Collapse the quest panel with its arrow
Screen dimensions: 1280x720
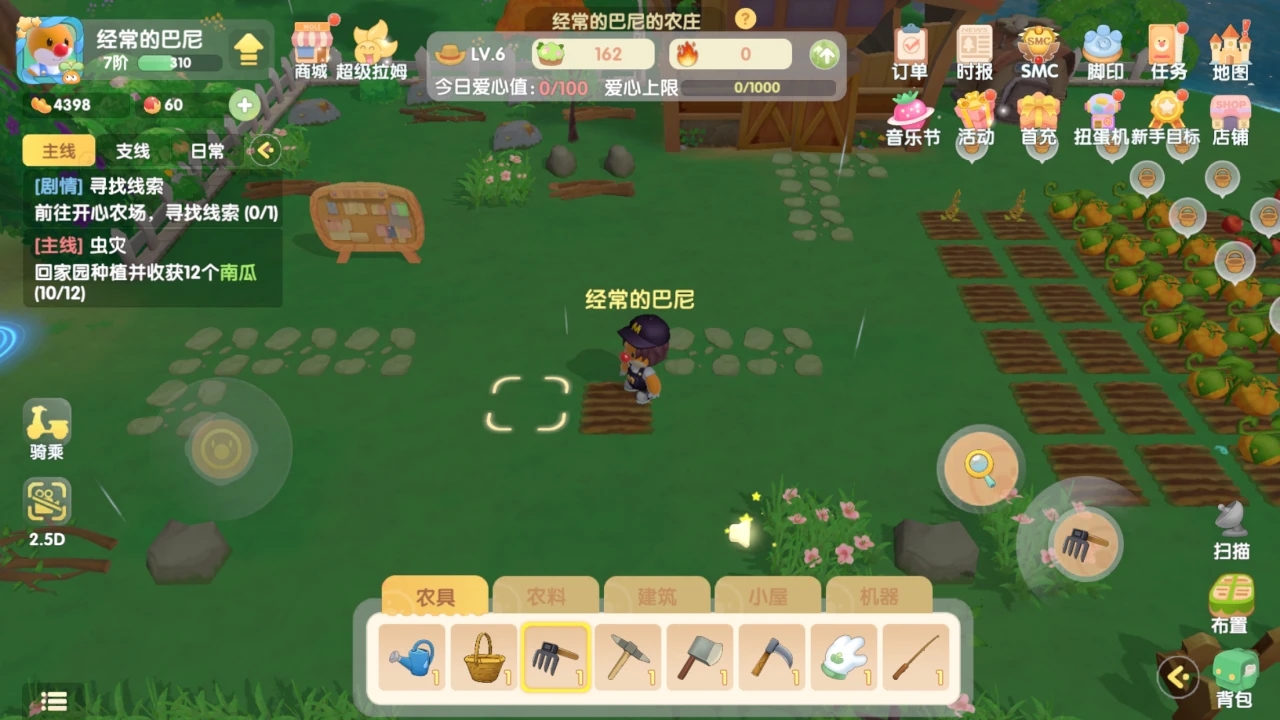pos(264,151)
